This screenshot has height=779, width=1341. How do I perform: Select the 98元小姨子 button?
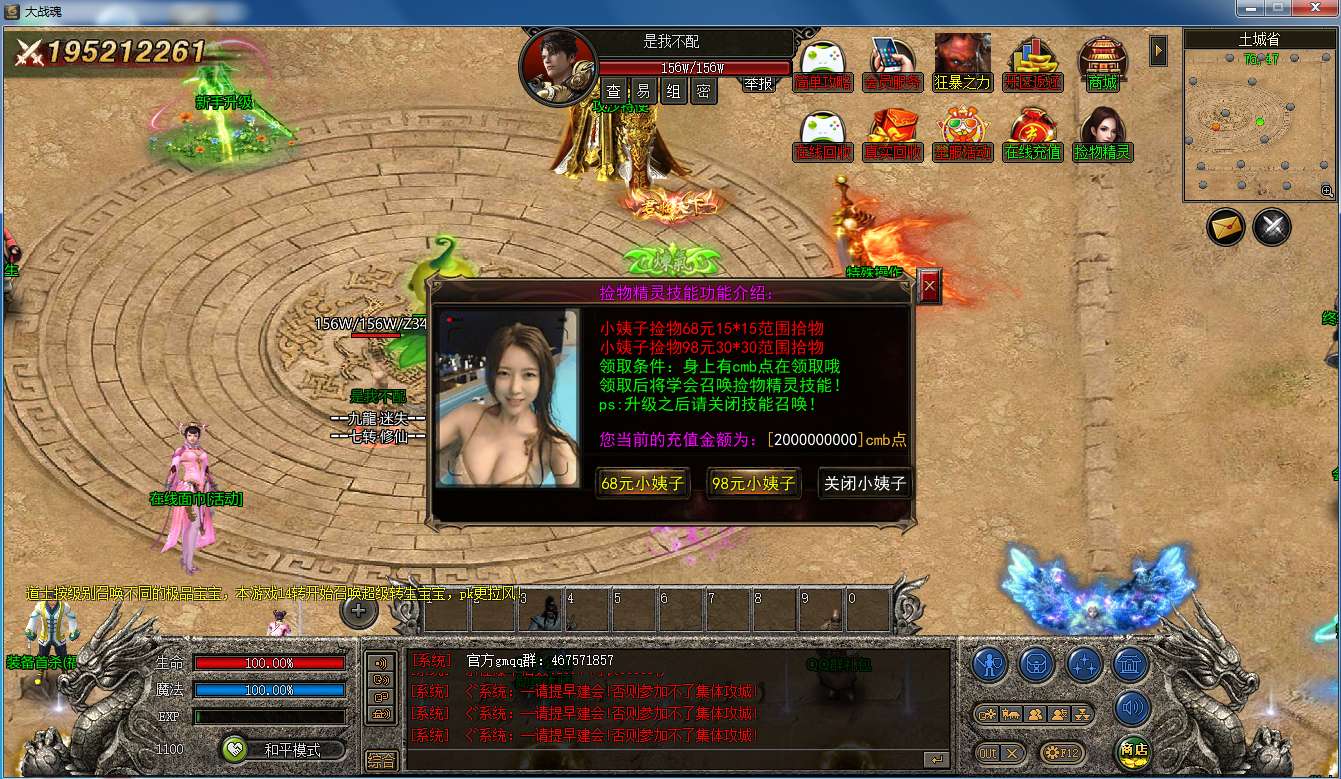tap(754, 483)
